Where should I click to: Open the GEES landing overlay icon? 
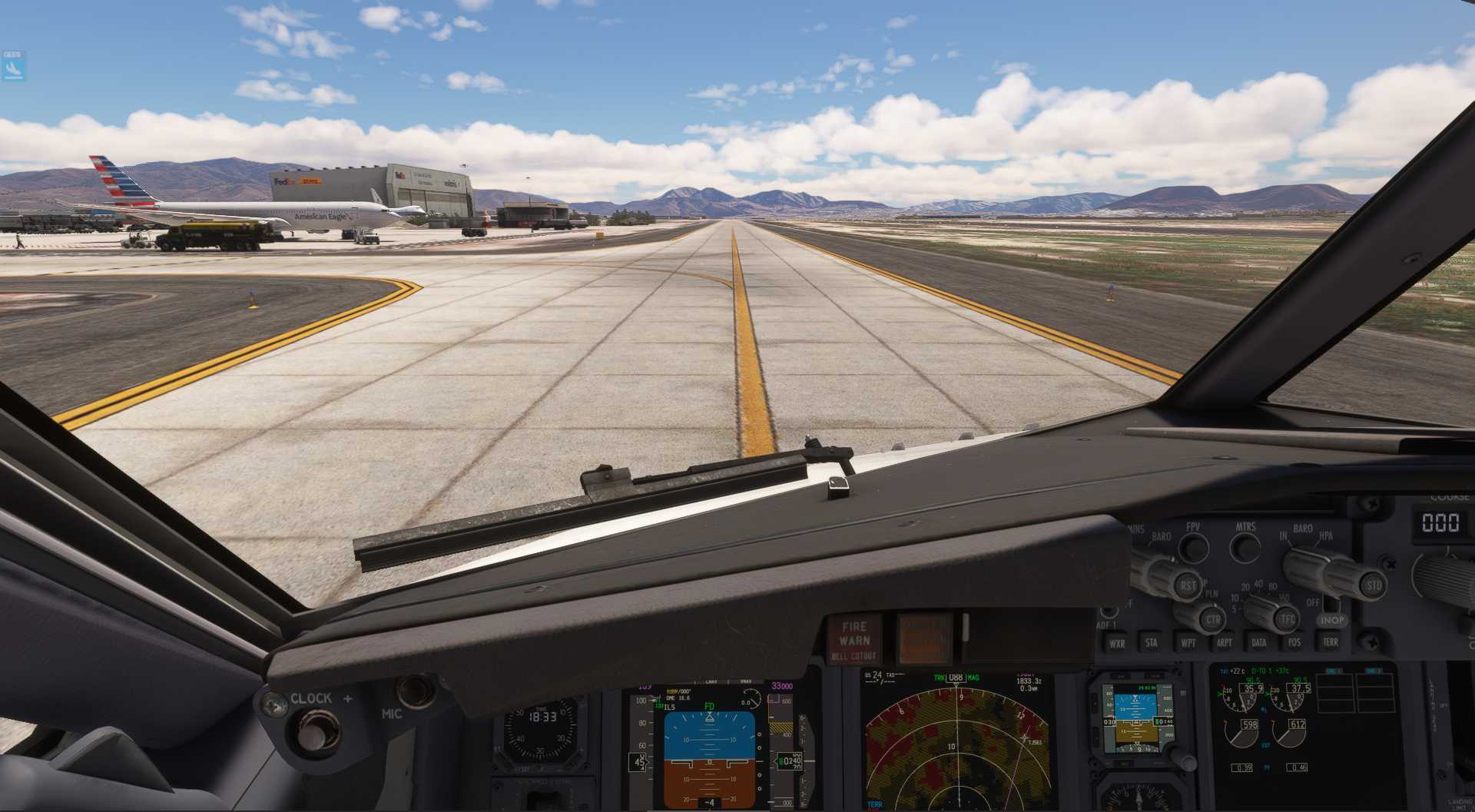pyautogui.click(x=12, y=67)
